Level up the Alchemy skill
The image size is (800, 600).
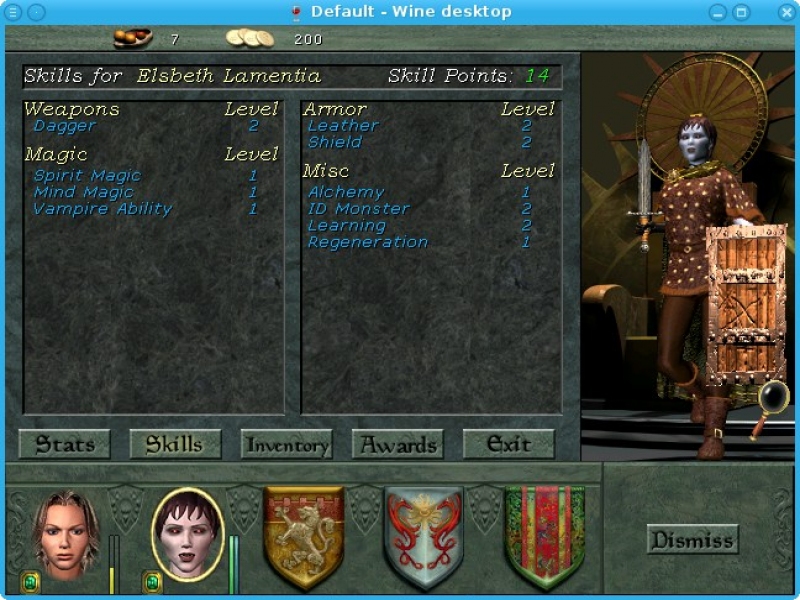(346, 192)
